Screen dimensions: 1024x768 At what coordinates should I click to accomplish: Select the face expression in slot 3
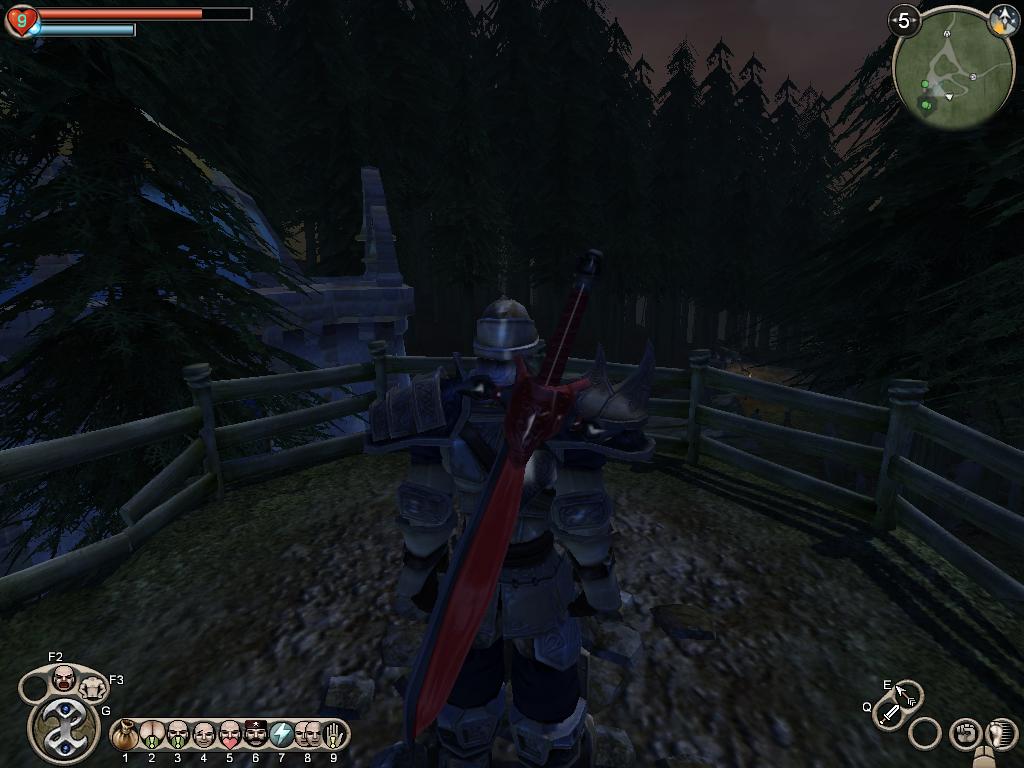(178, 735)
